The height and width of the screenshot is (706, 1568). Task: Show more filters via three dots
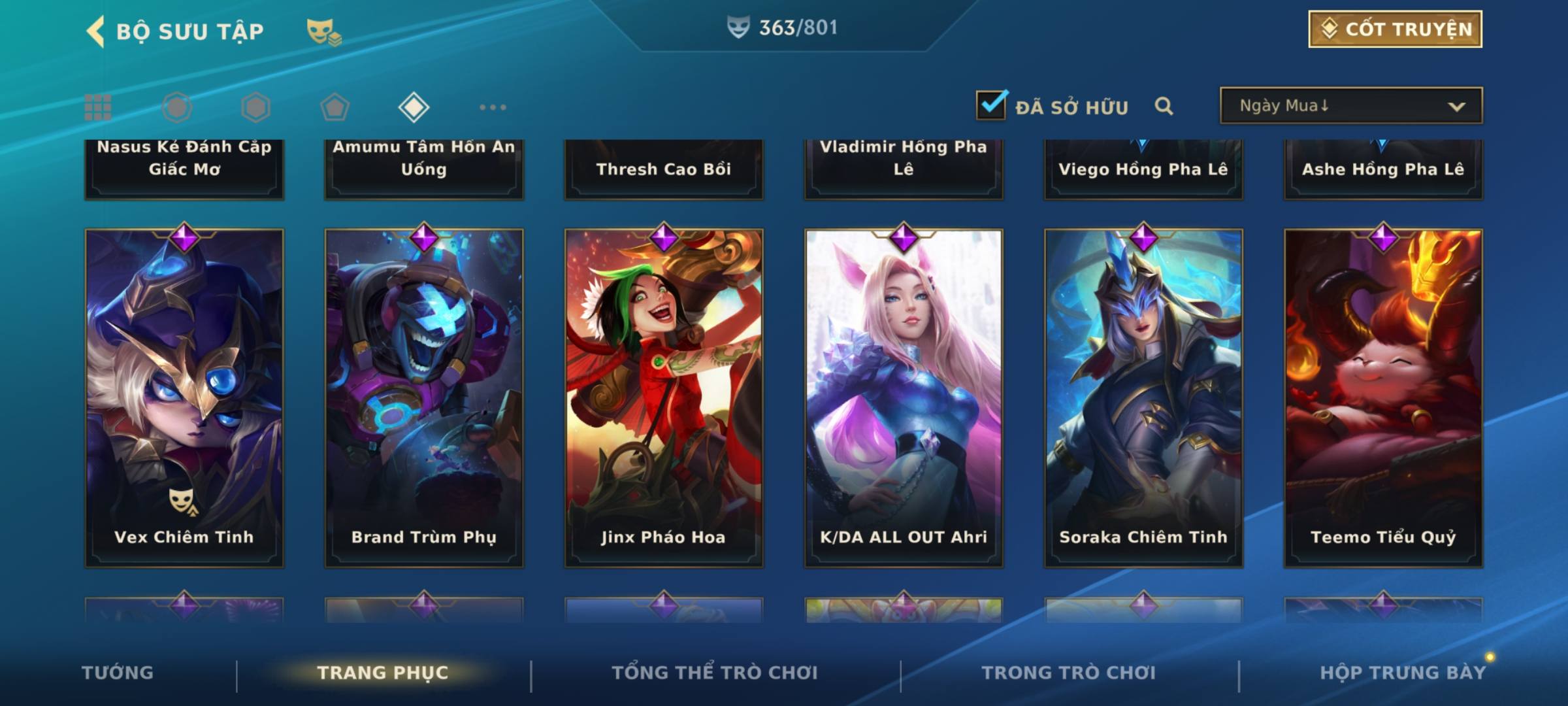[x=493, y=107]
